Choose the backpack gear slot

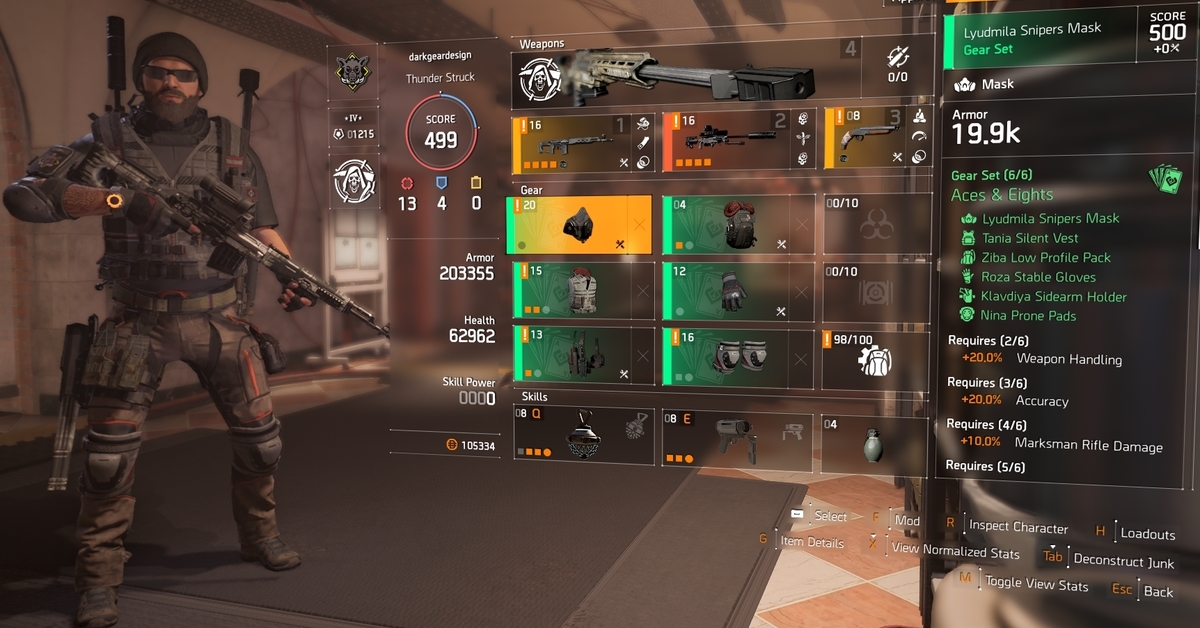point(737,225)
